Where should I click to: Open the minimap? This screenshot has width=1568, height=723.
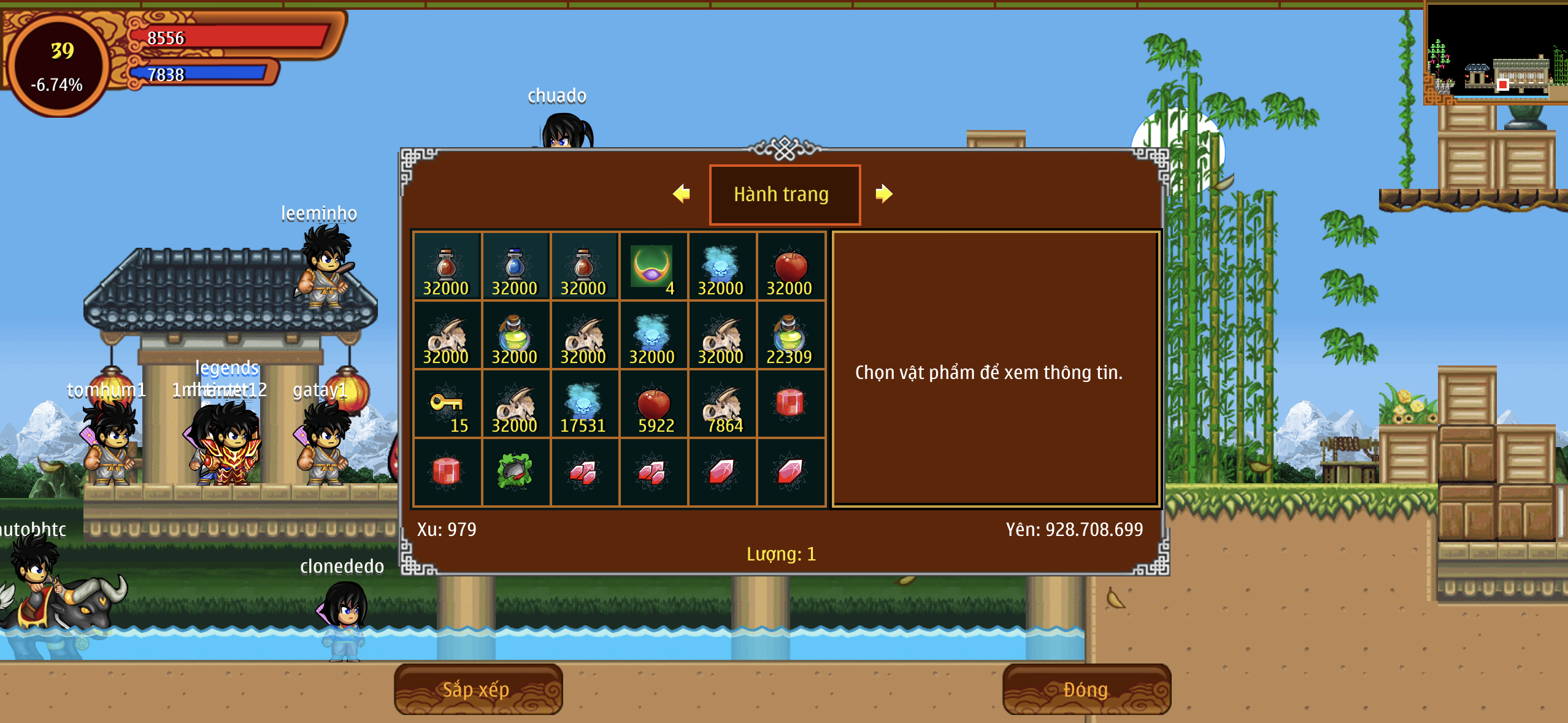pyautogui.click(x=1496, y=52)
